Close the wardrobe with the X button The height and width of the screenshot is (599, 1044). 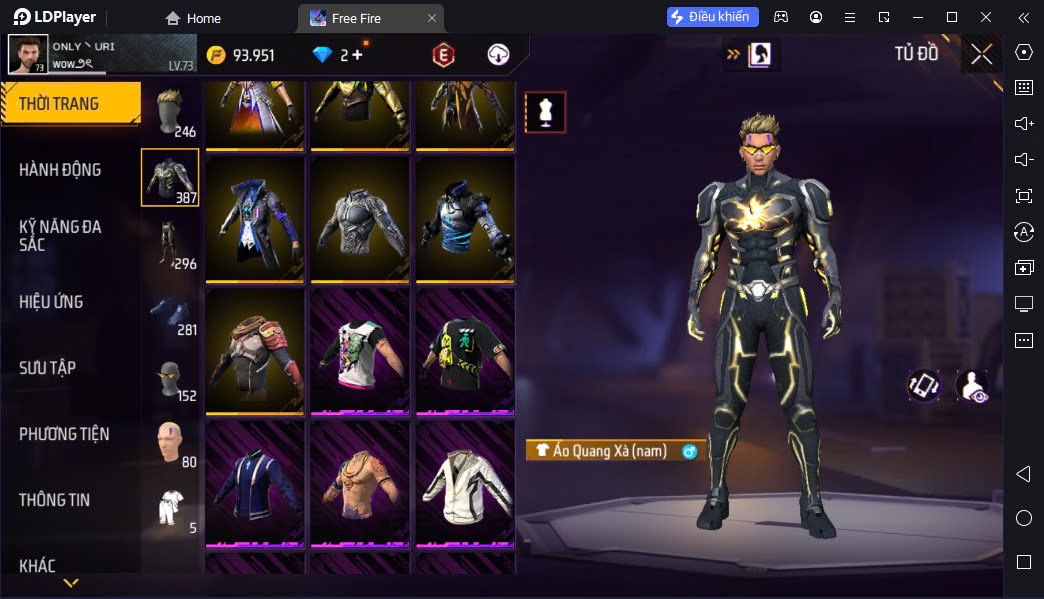click(981, 54)
